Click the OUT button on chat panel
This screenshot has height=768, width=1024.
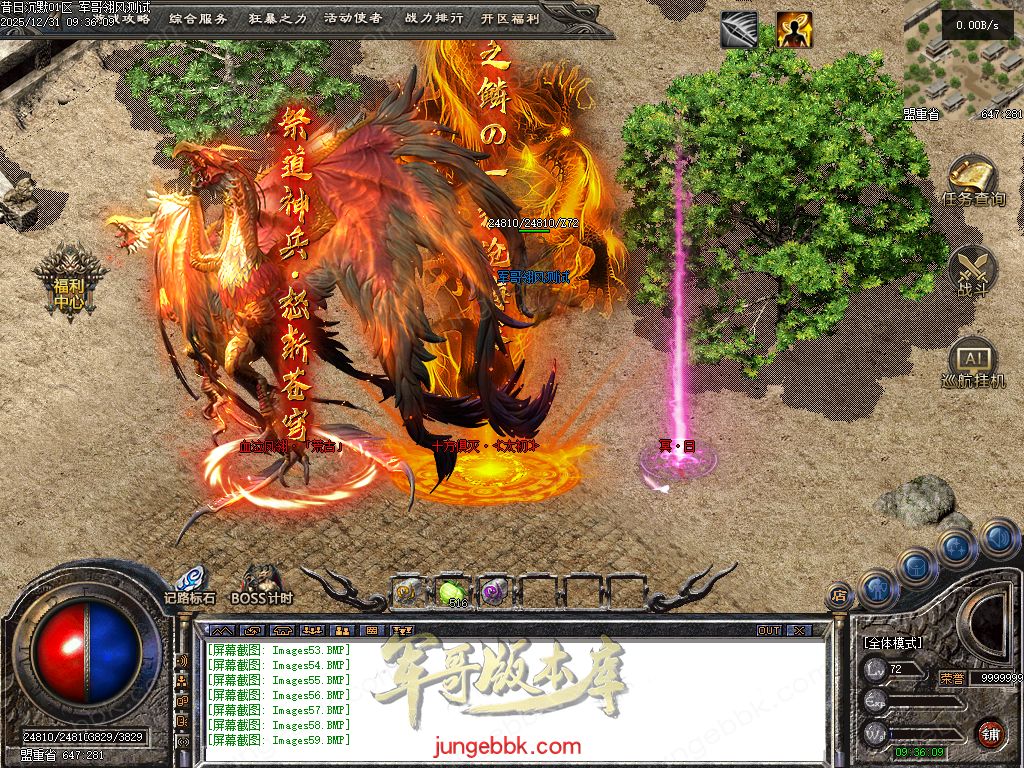[768, 631]
